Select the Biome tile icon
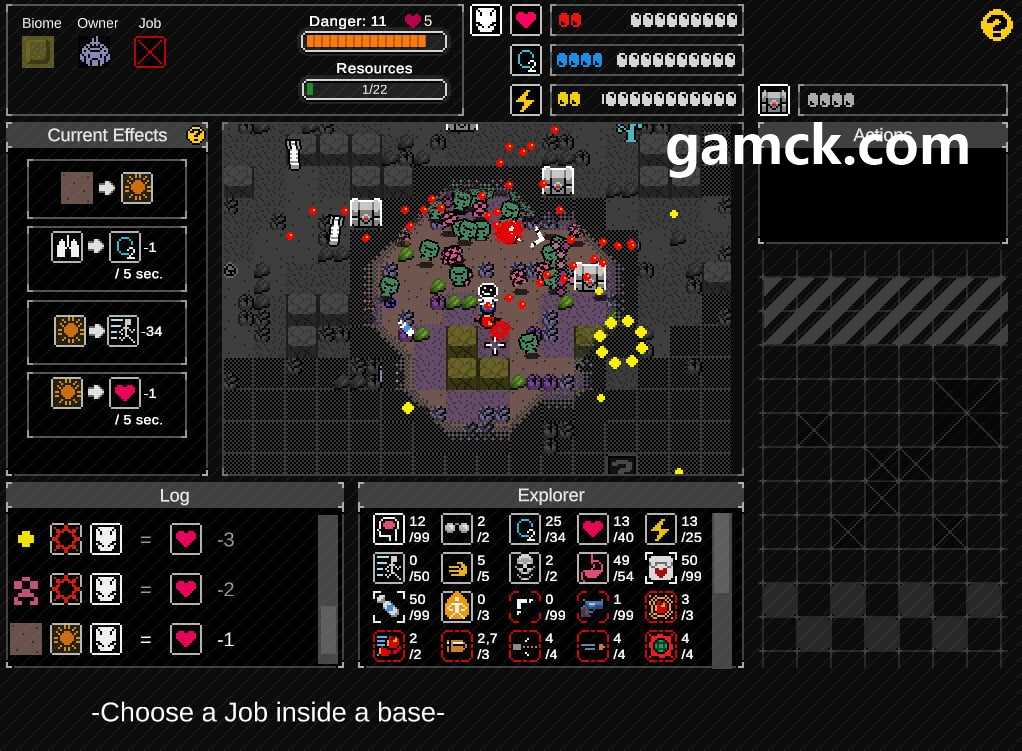Screen dimensions: 1022x751 38,52
